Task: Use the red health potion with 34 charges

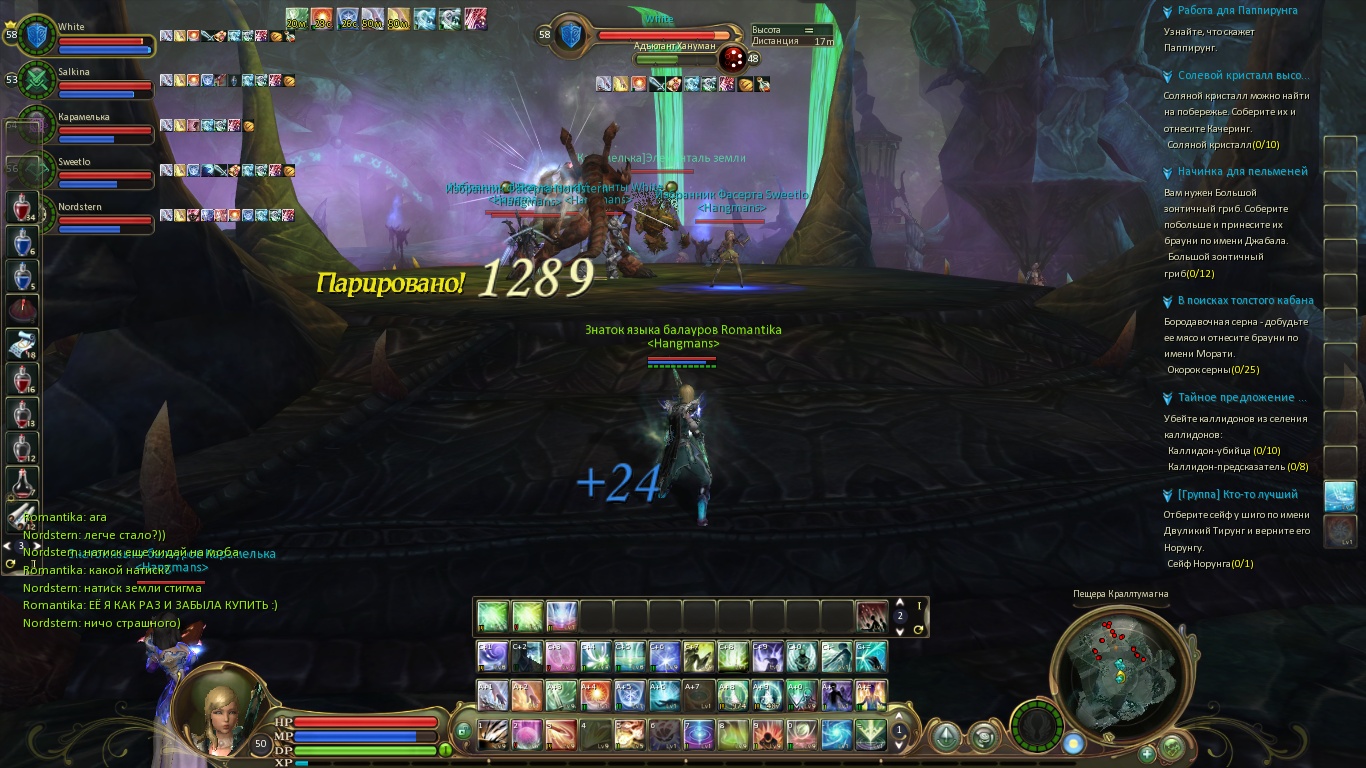Action: (x=23, y=208)
